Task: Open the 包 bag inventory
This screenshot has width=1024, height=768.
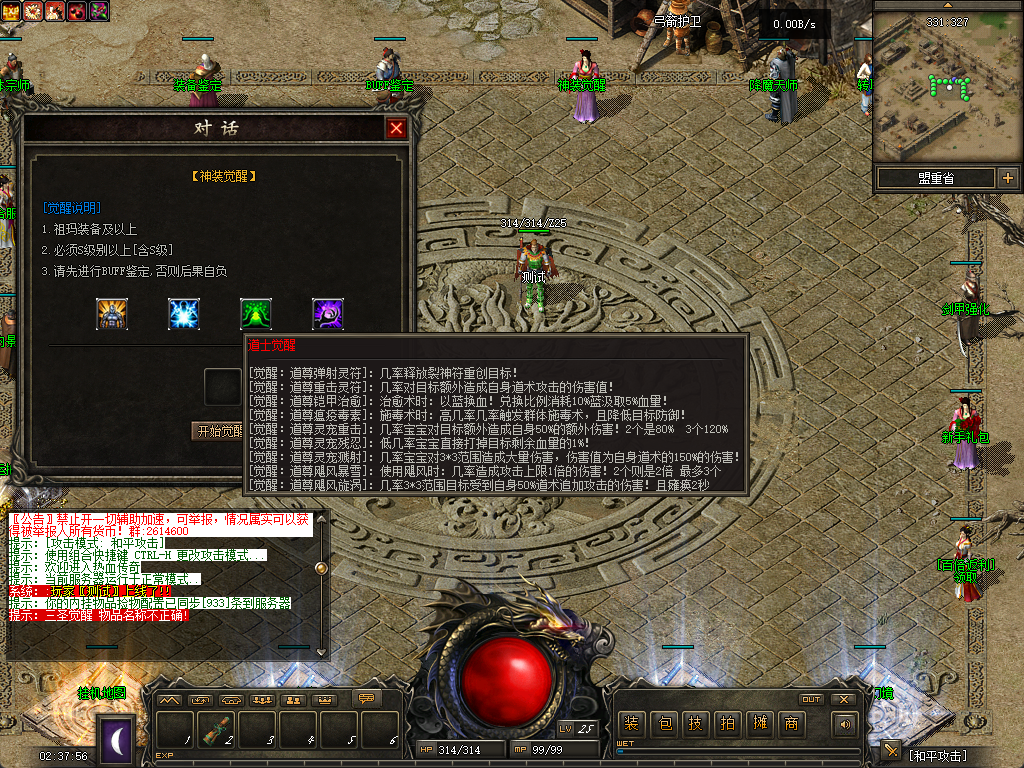Action: (663, 724)
